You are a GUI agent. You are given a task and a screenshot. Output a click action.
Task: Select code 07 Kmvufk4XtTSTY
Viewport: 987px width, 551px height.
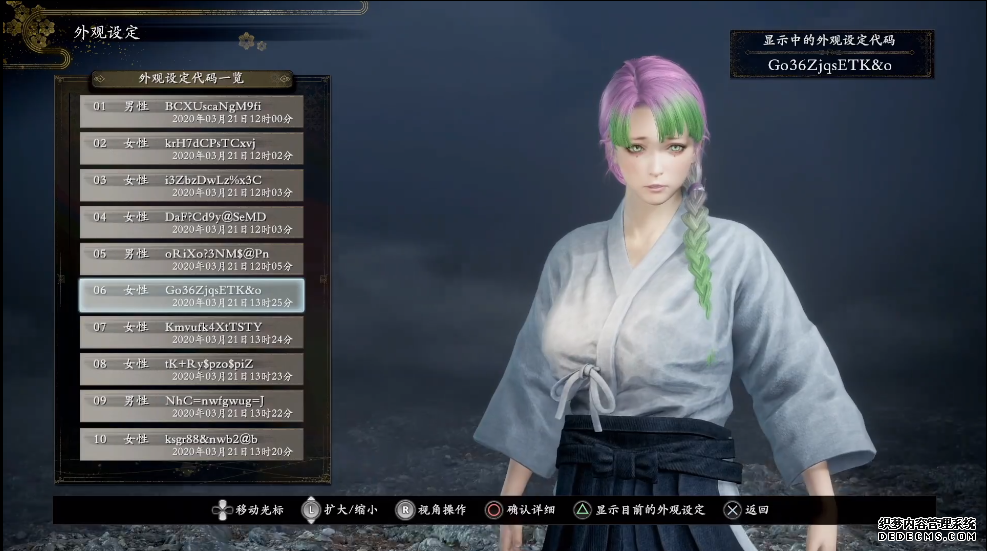[191, 332]
